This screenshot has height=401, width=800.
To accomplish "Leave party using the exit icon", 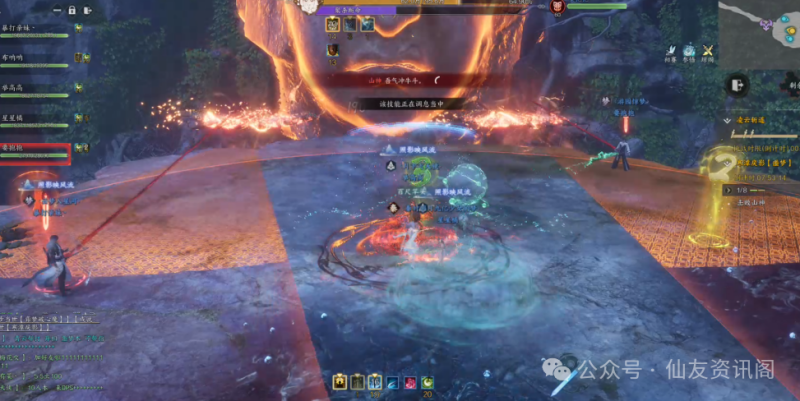I will pyautogui.click(x=90, y=10).
